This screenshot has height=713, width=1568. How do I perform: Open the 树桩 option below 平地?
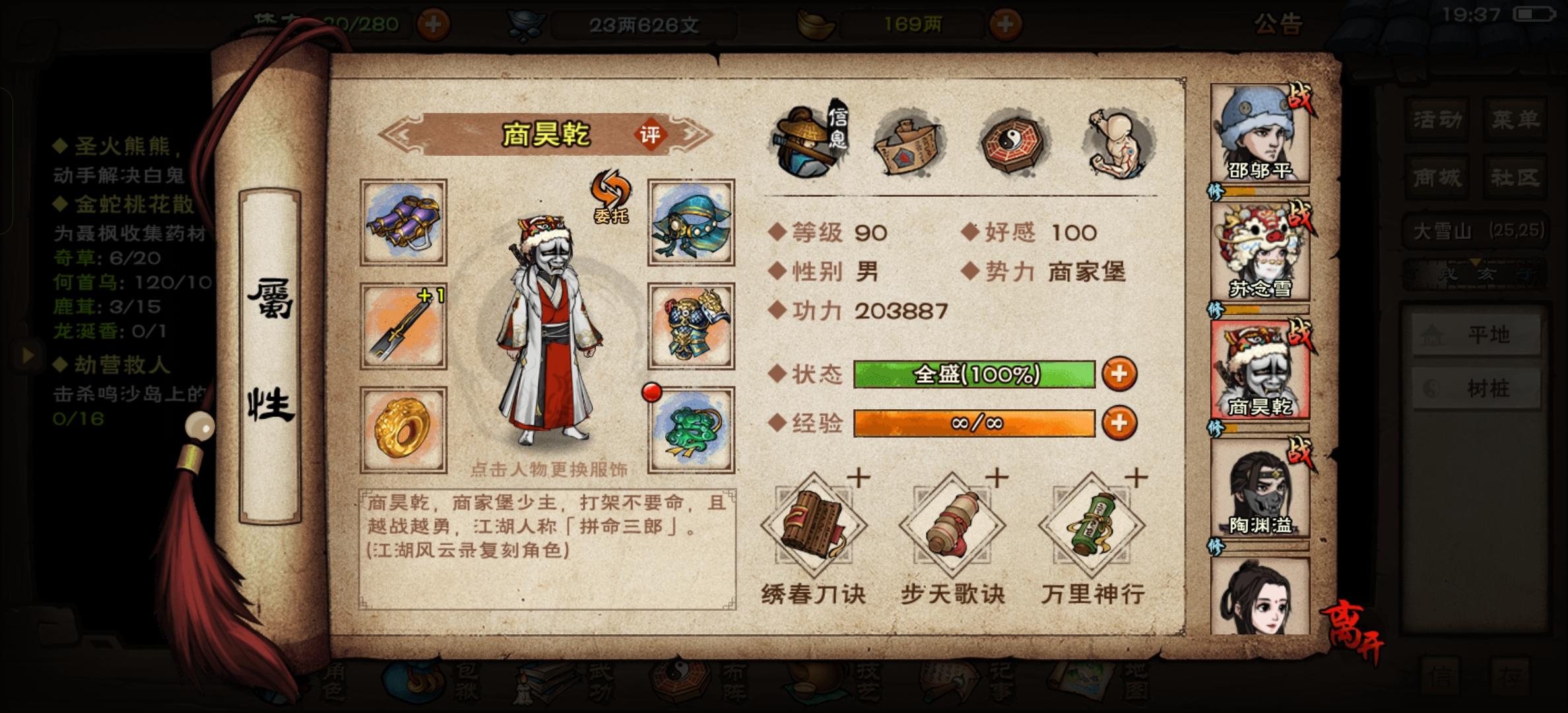point(1477,390)
